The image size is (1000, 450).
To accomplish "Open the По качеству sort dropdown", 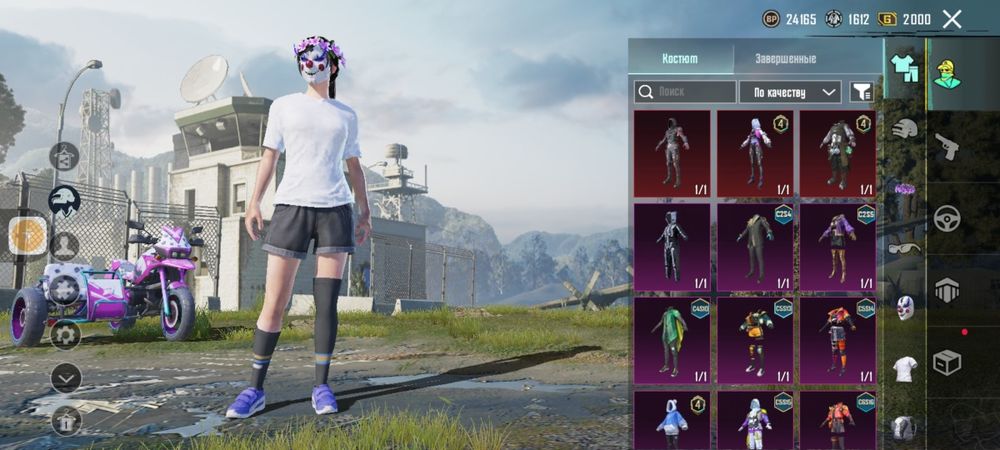I will point(789,92).
